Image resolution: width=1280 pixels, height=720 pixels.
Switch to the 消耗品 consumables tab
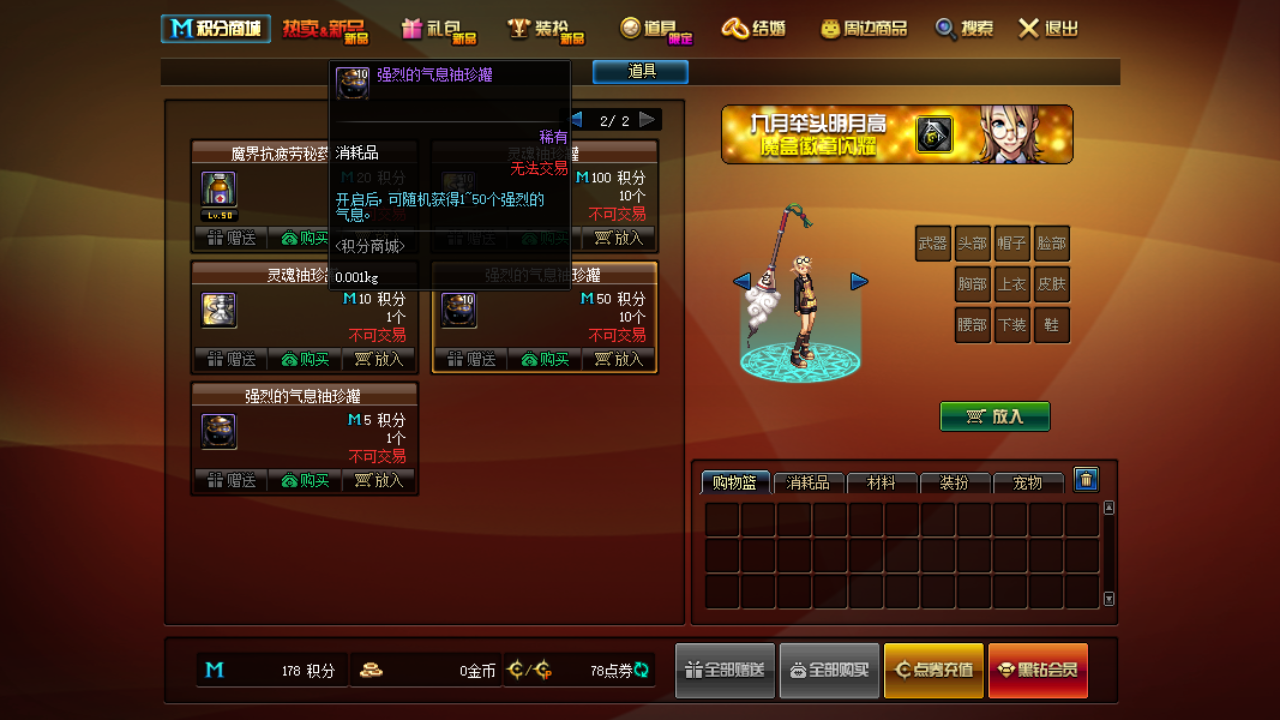pos(808,483)
